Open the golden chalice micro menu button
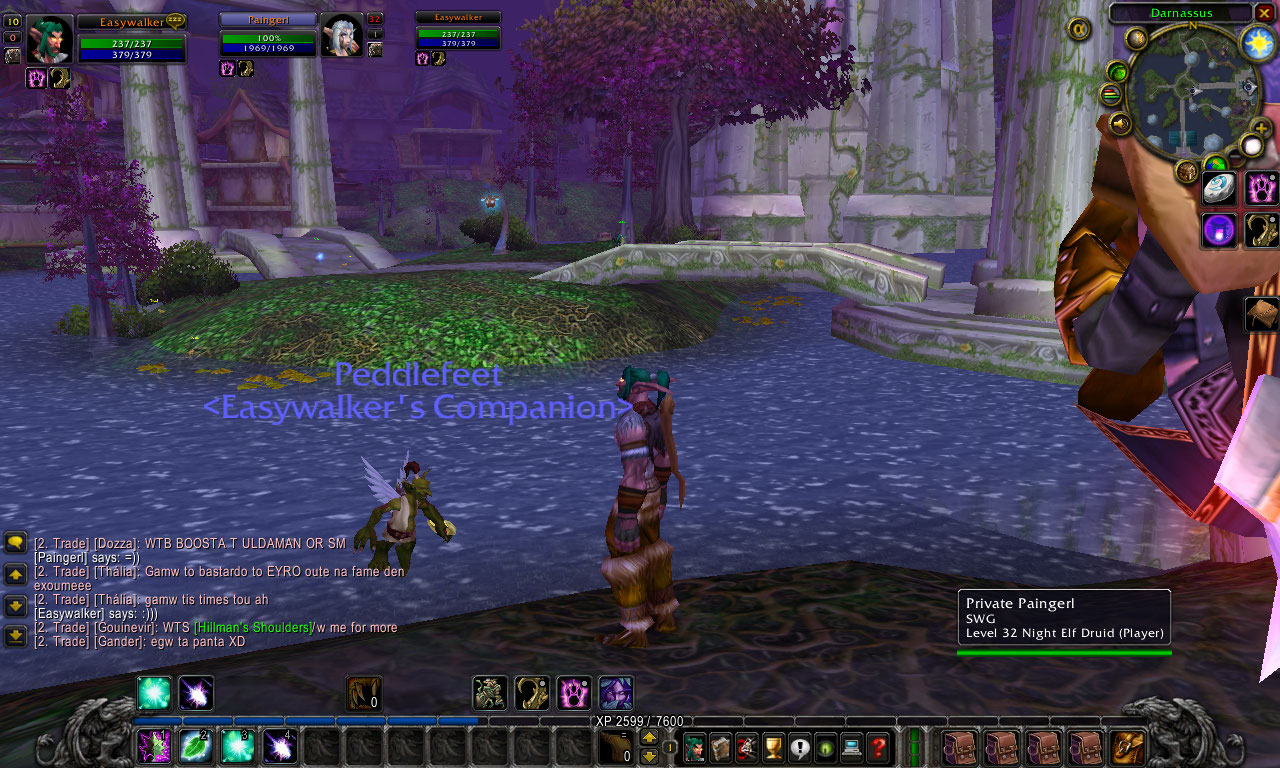Image resolution: width=1280 pixels, height=768 pixels. [x=772, y=746]
